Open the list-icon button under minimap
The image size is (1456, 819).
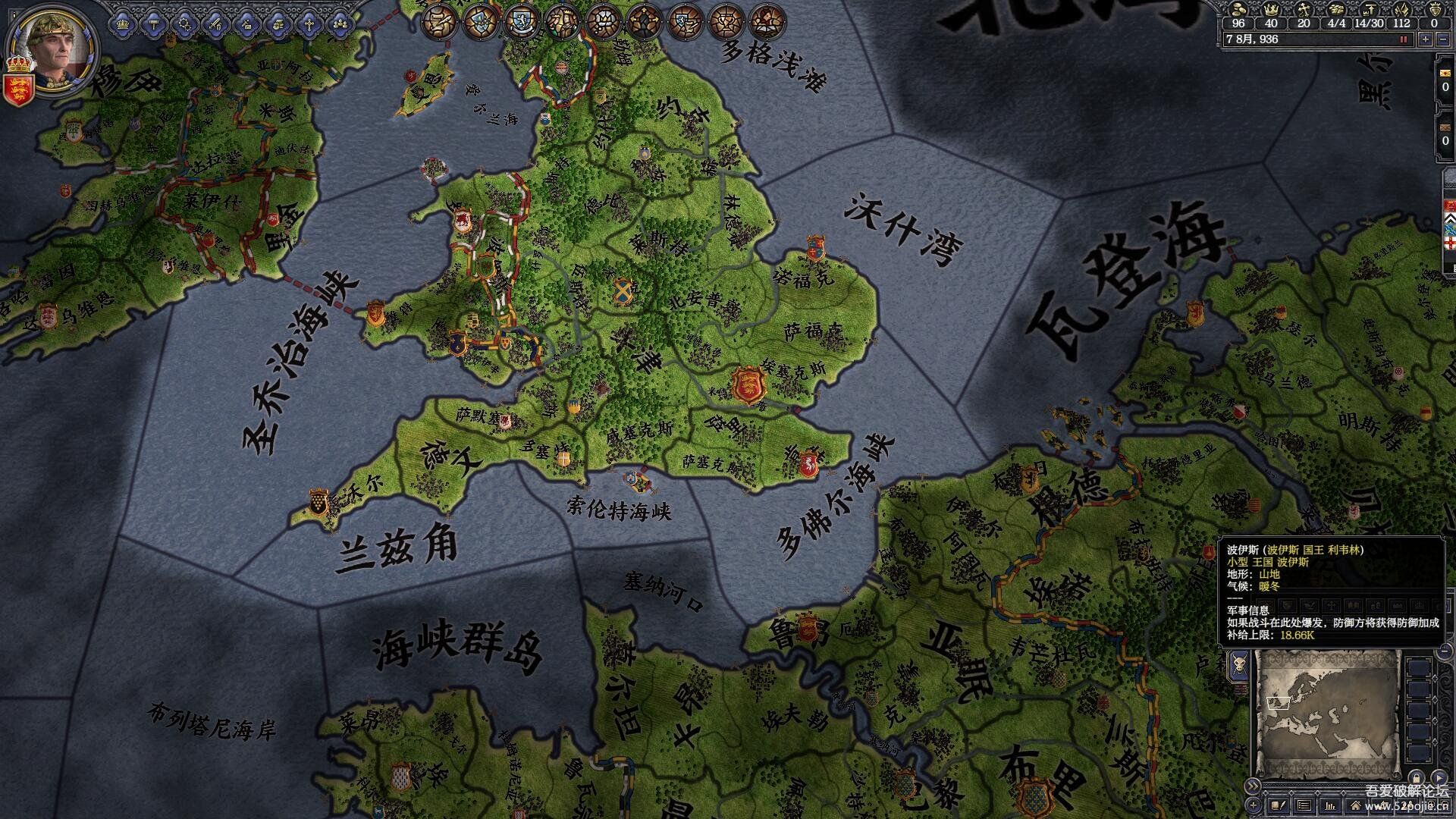click(x=1304, y=805)
